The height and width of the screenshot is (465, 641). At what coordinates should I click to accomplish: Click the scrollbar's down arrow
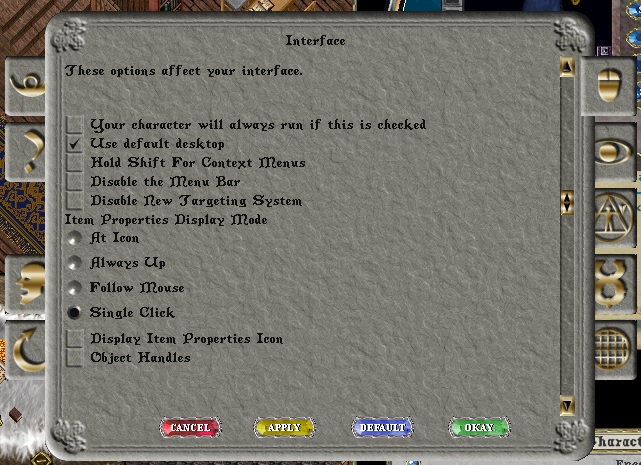pos(567,405)
